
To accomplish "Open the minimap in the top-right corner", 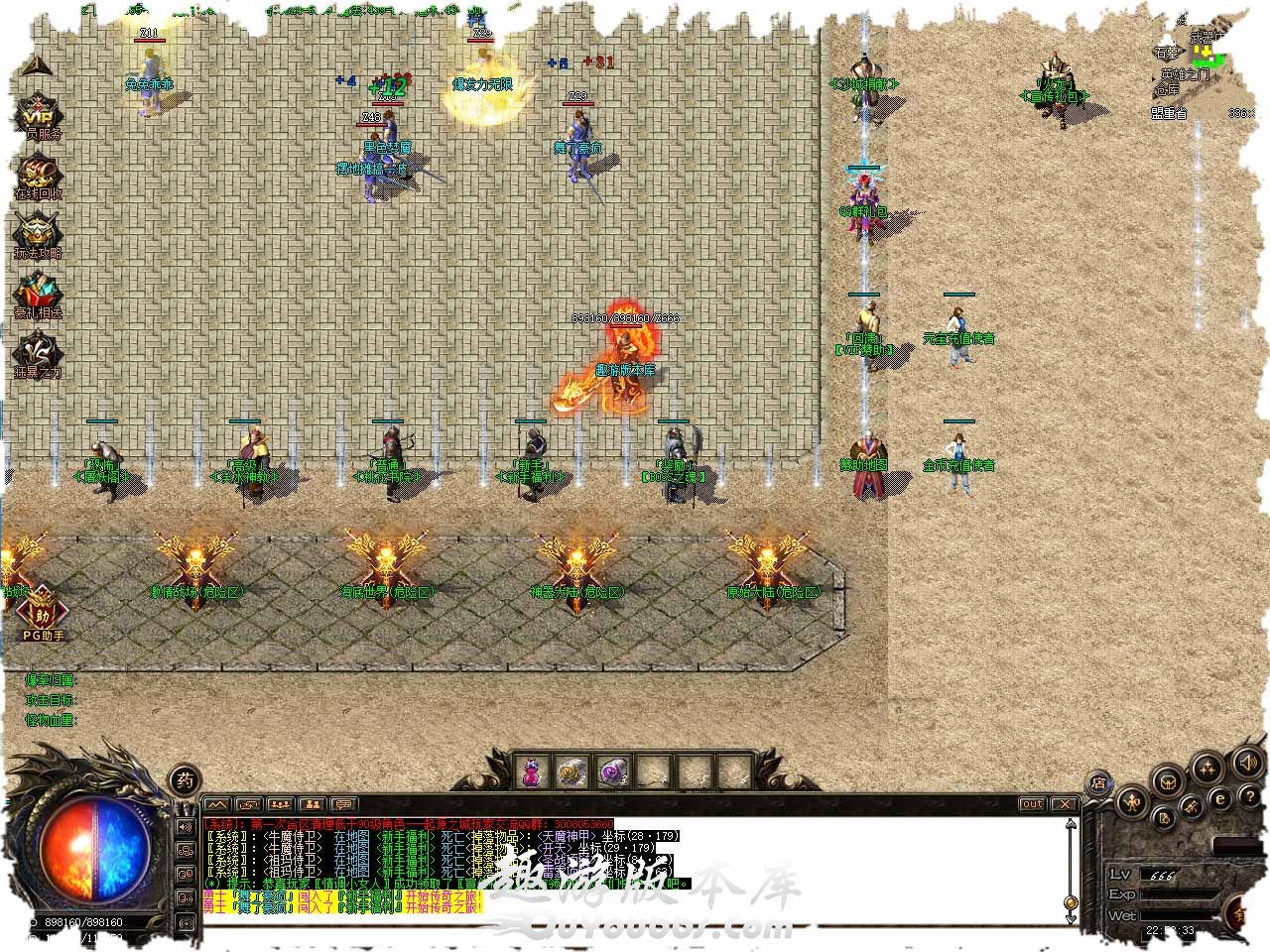I will (x=1206, y=55).
